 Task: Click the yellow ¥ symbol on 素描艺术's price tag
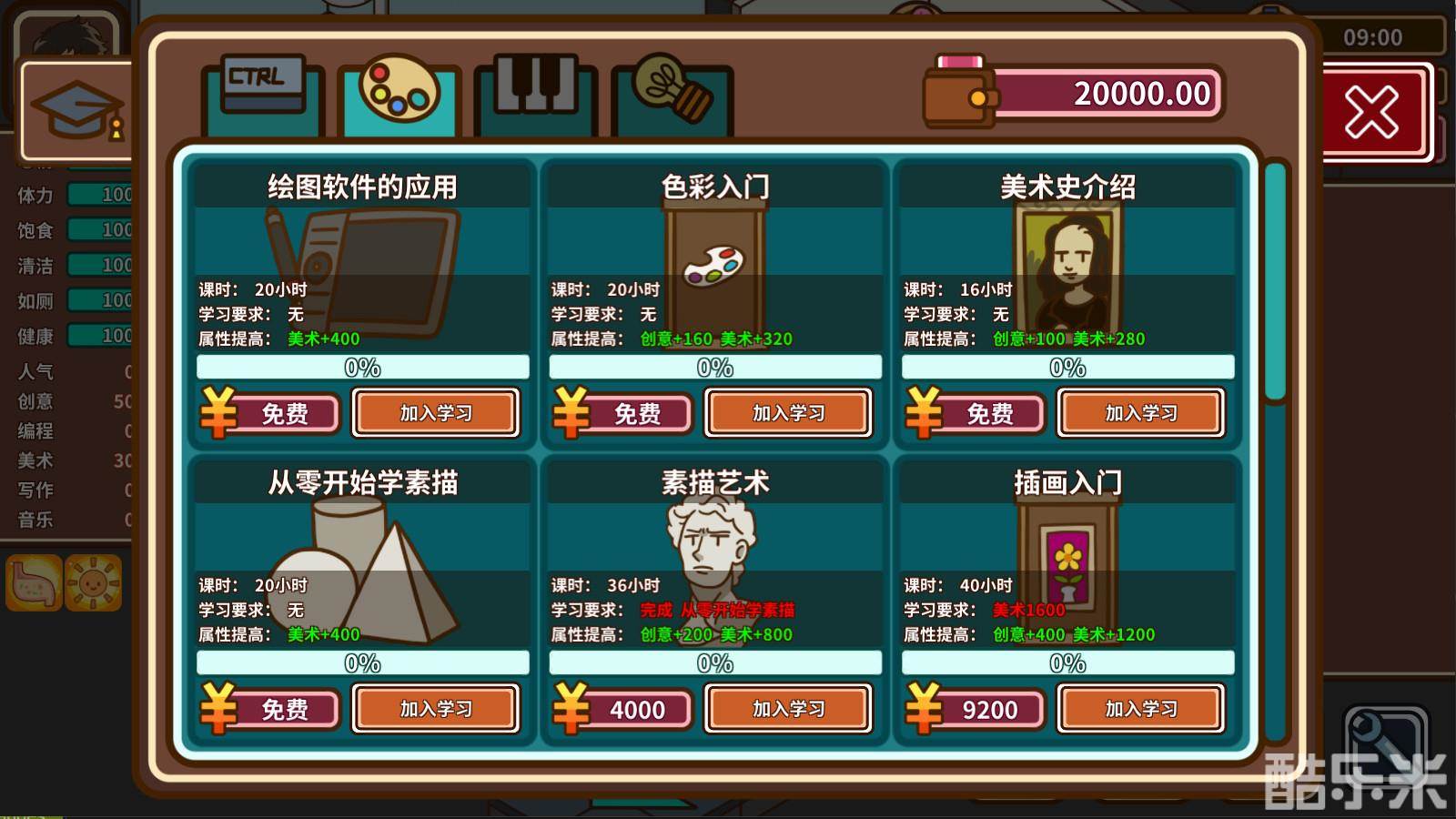(572, 709)
